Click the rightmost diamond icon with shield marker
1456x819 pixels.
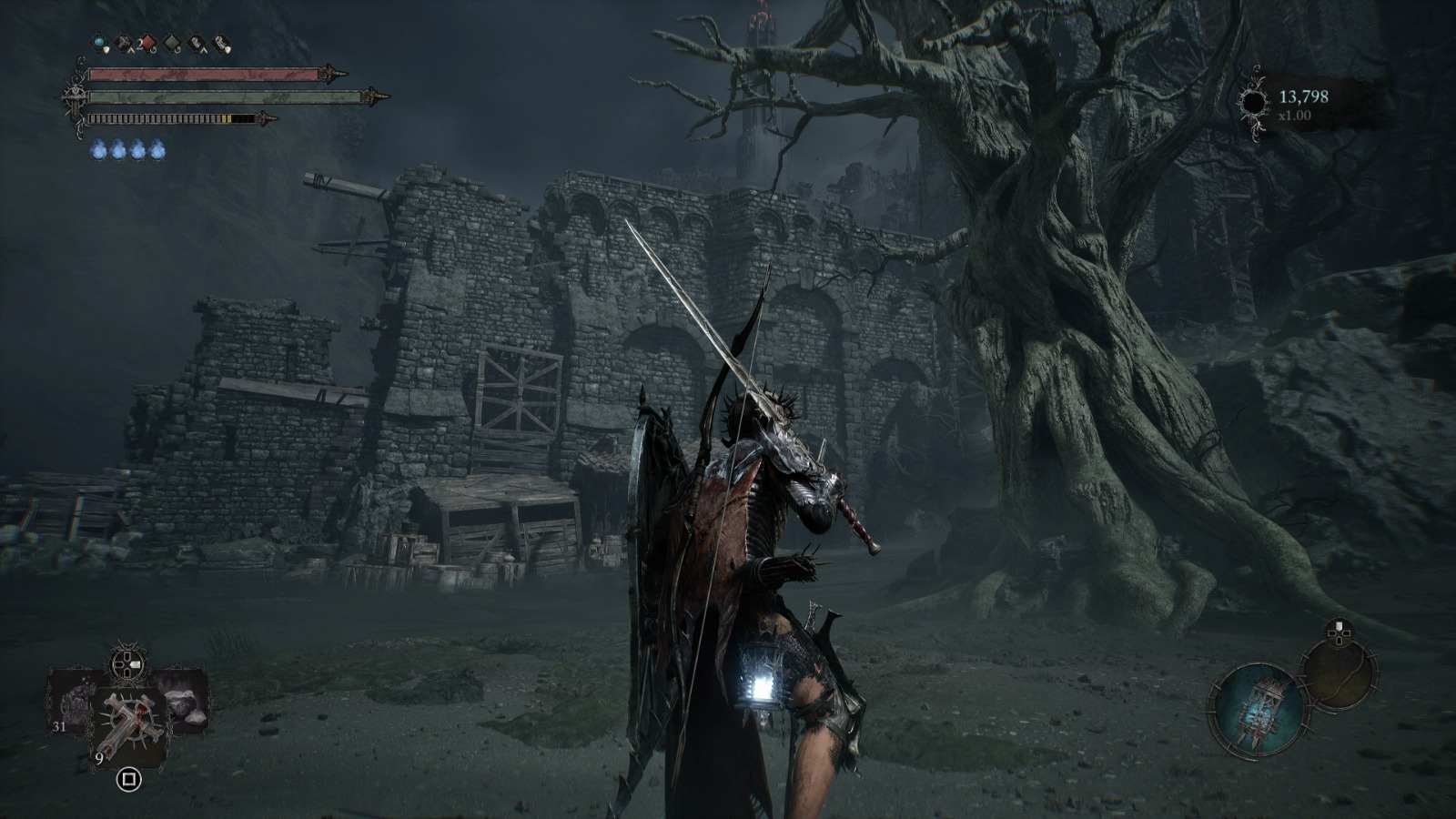[221, 42]
